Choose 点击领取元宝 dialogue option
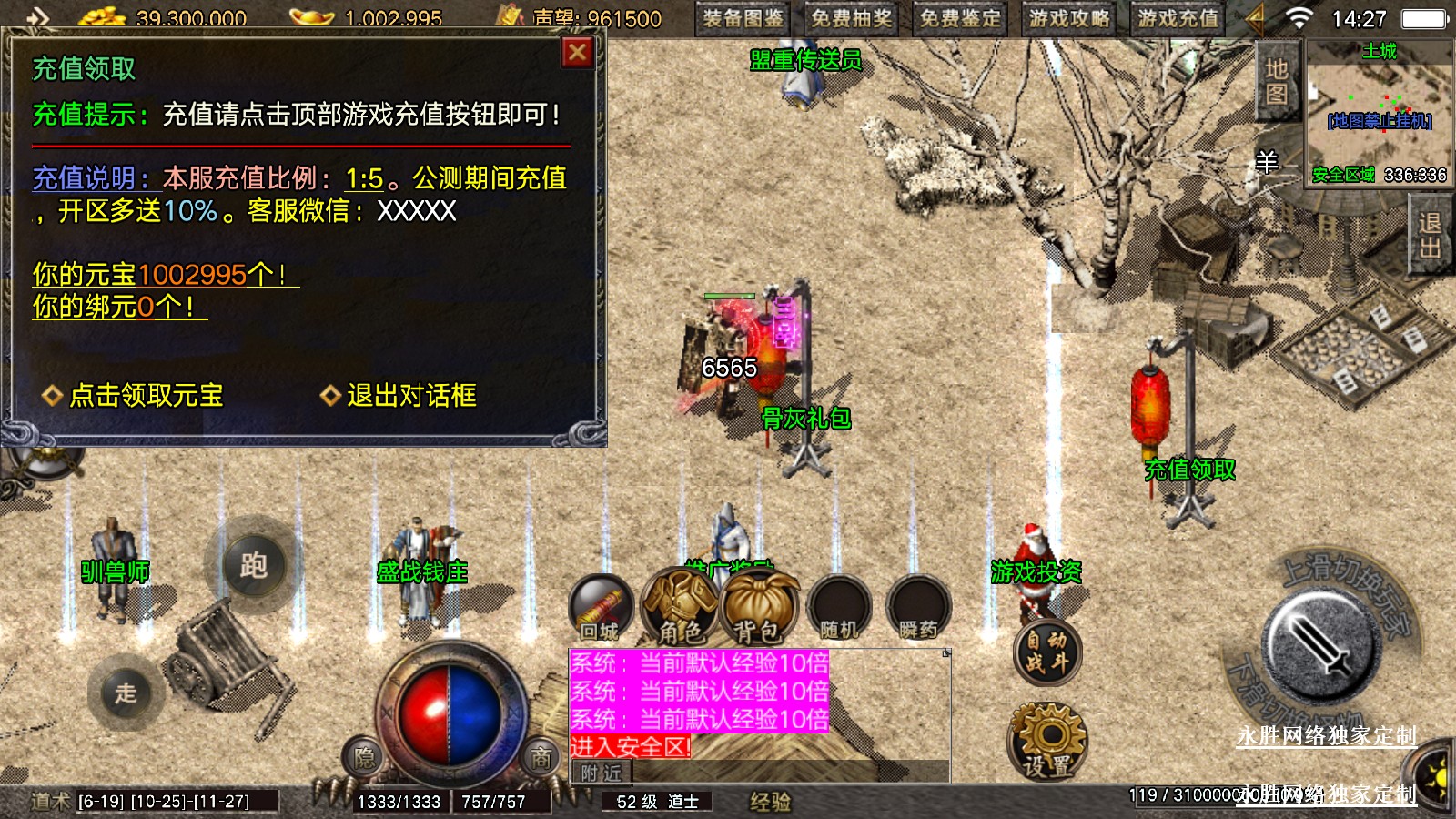The height and width of the screenshot is (819, 1456). [x=146, y=395]
